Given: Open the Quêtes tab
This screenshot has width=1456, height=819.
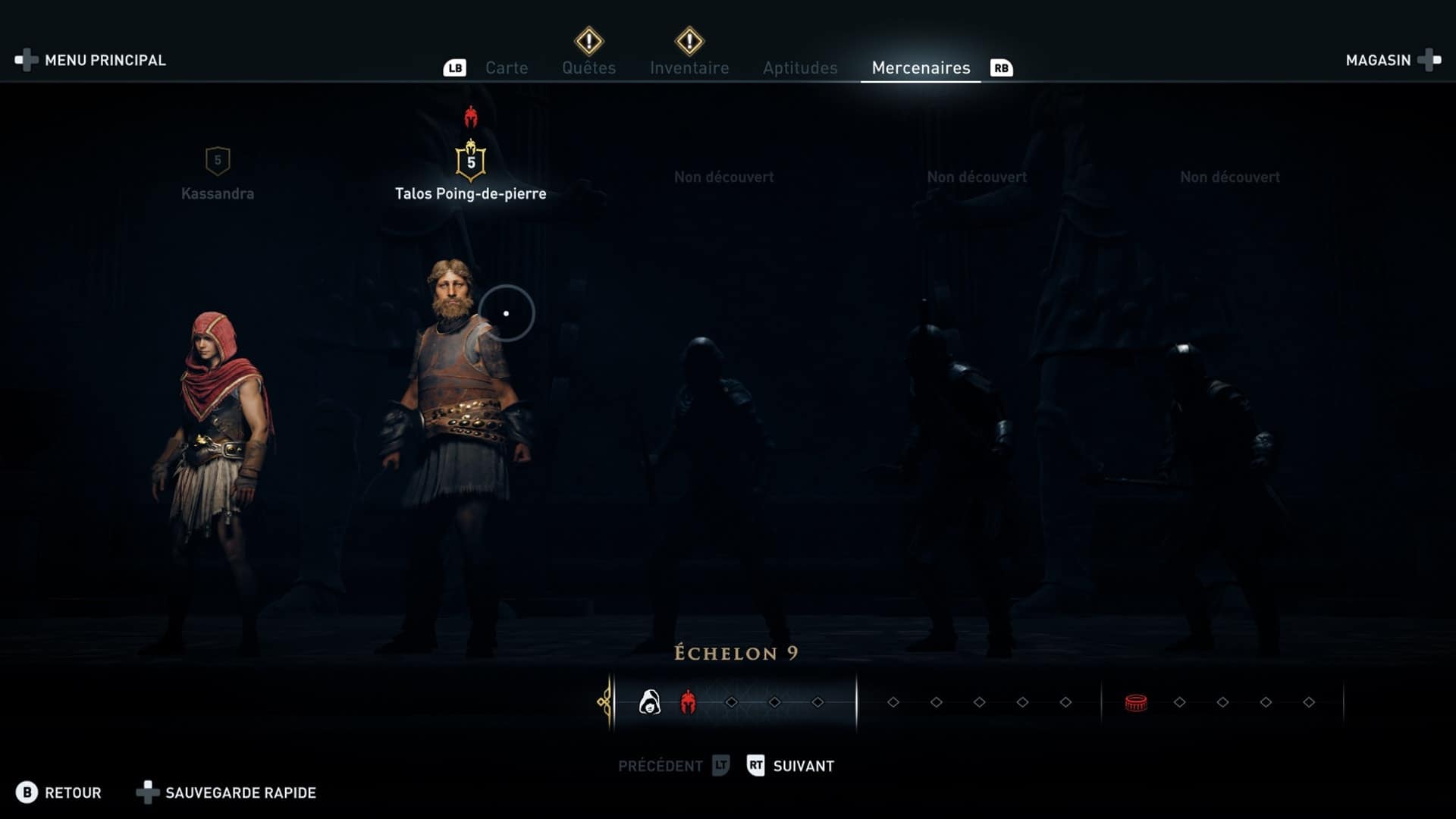Looking at the screenshot, I should tap(588, 68).
